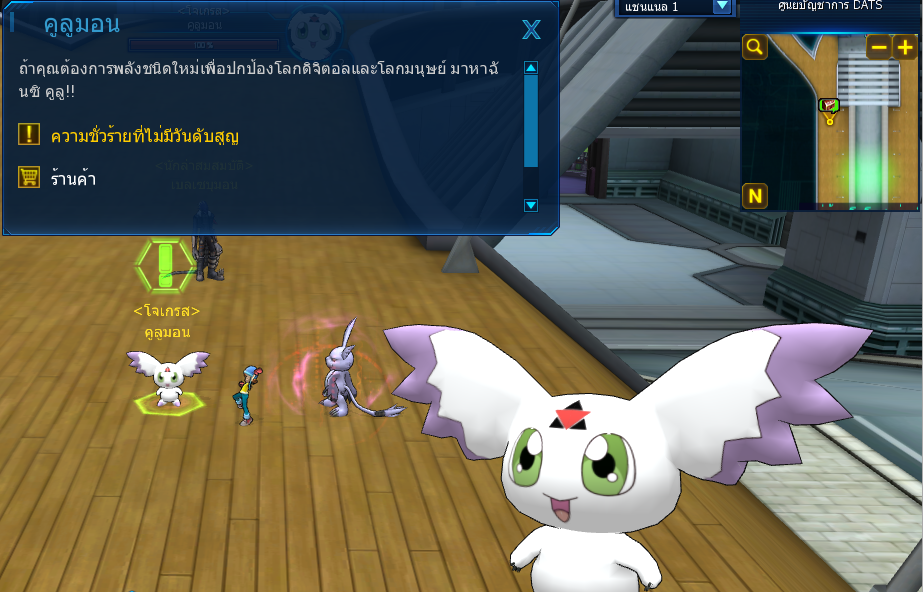Open the ร้านค้า shop option
The height and width of the screenshot is (592, 923).
73,179
